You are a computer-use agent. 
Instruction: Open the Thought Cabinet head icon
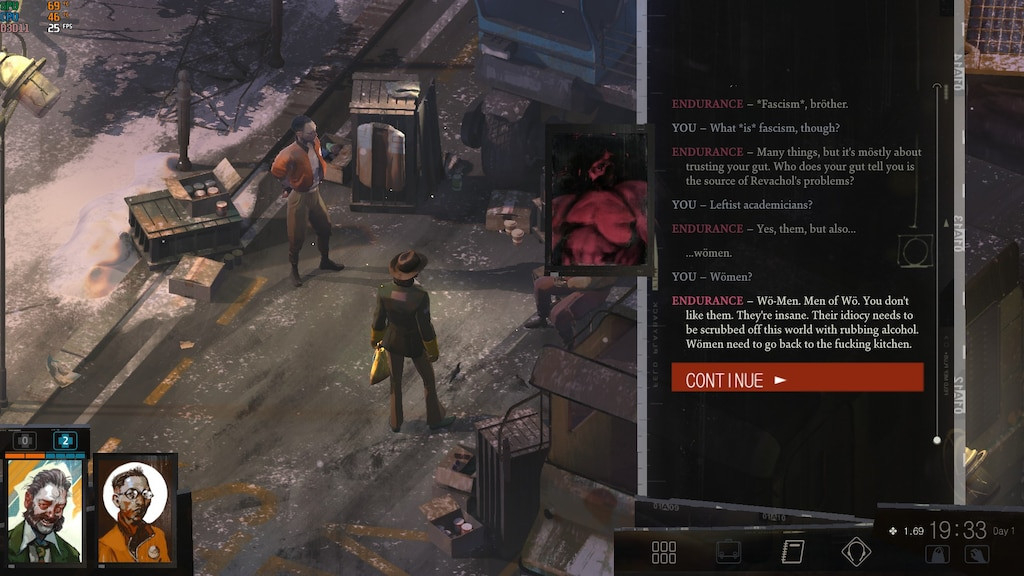[x=856, y=552]
